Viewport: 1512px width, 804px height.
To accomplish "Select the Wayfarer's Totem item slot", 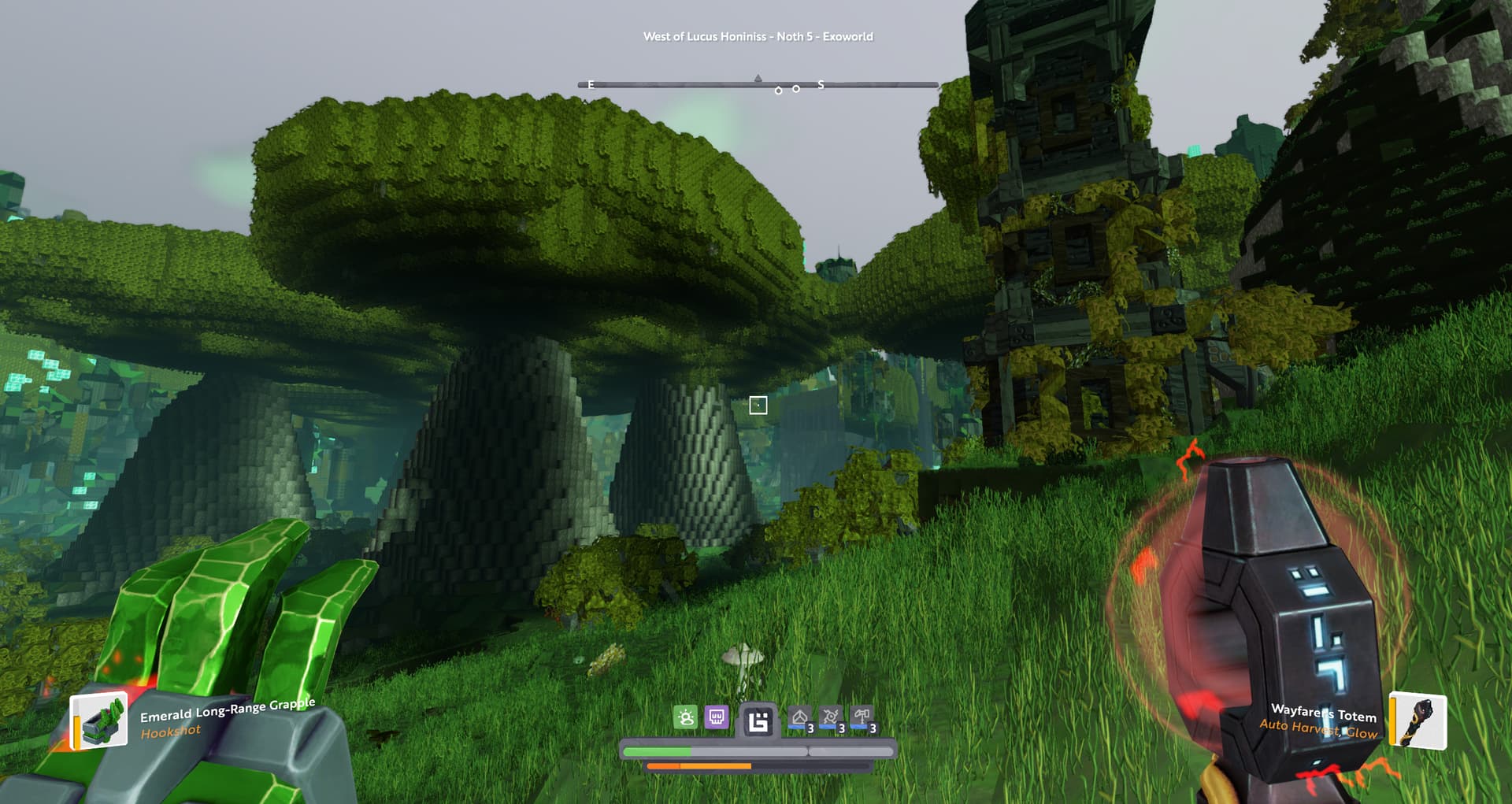I will (1417, 720).
